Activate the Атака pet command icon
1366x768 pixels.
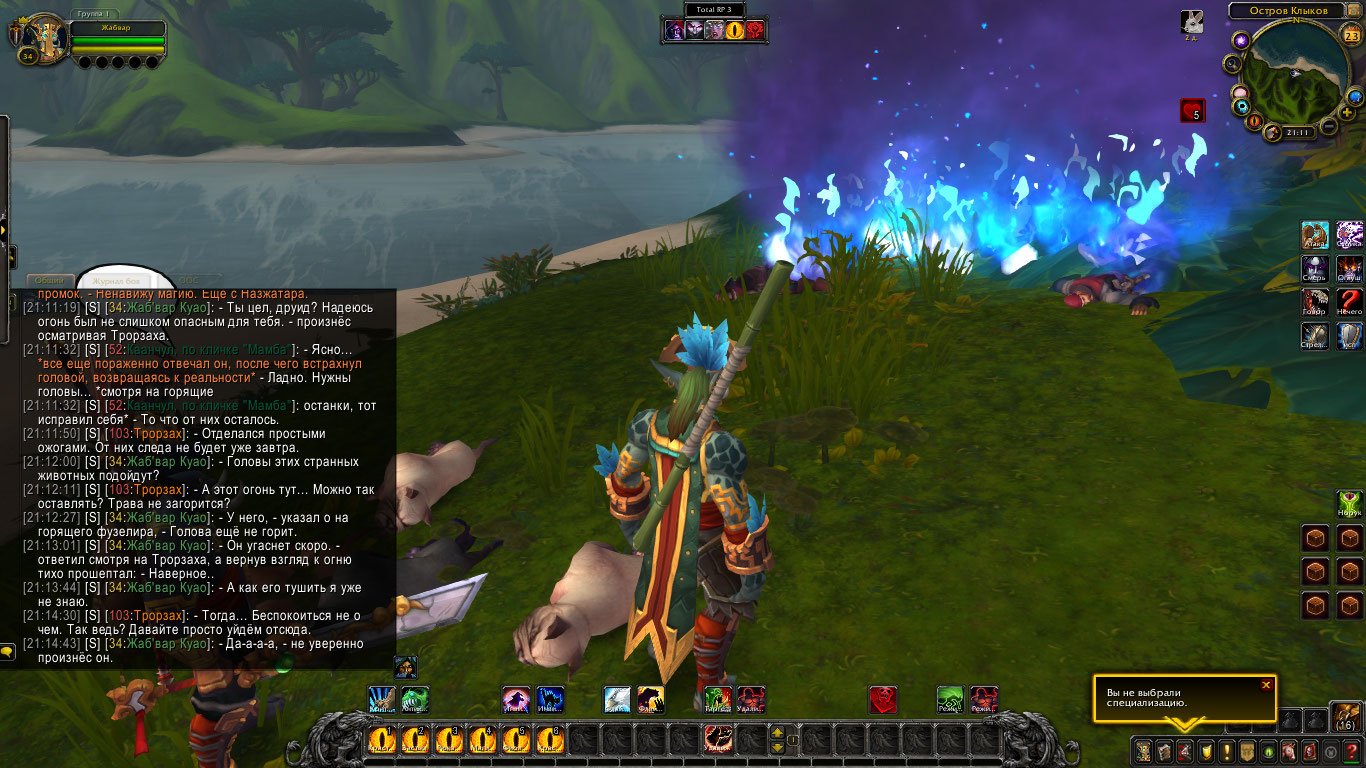coord(1315,236)
